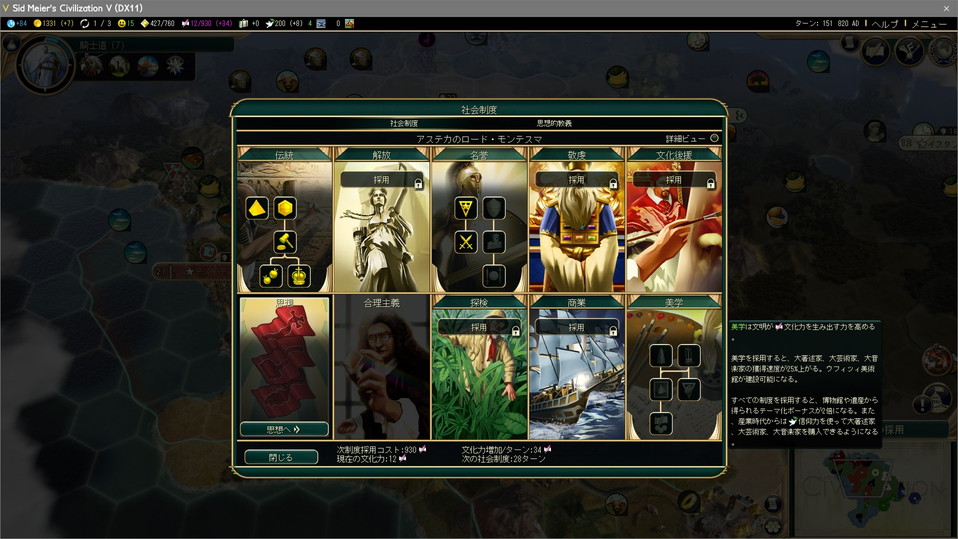Adopt the 探検 (Exploration) policy tree
The width and height of the screenshot is (958, 539).
click(x=478, y=327)
